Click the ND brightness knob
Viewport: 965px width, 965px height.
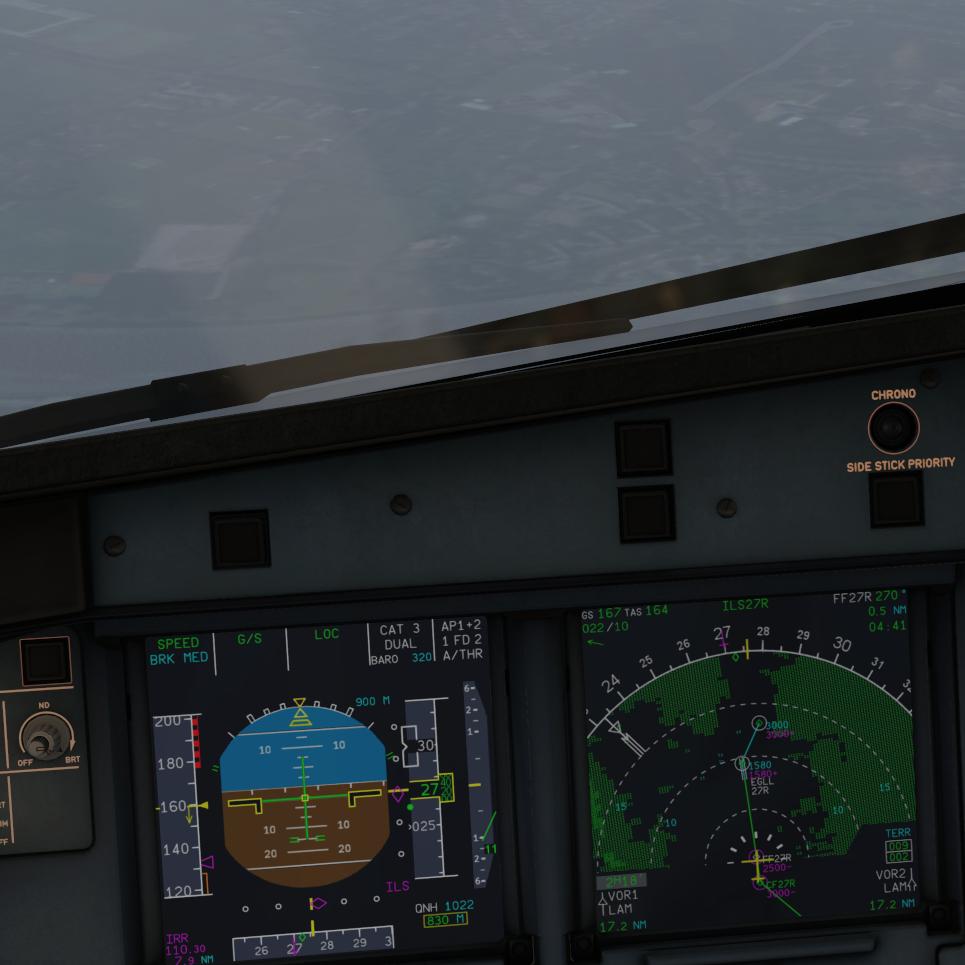point(41,740)
